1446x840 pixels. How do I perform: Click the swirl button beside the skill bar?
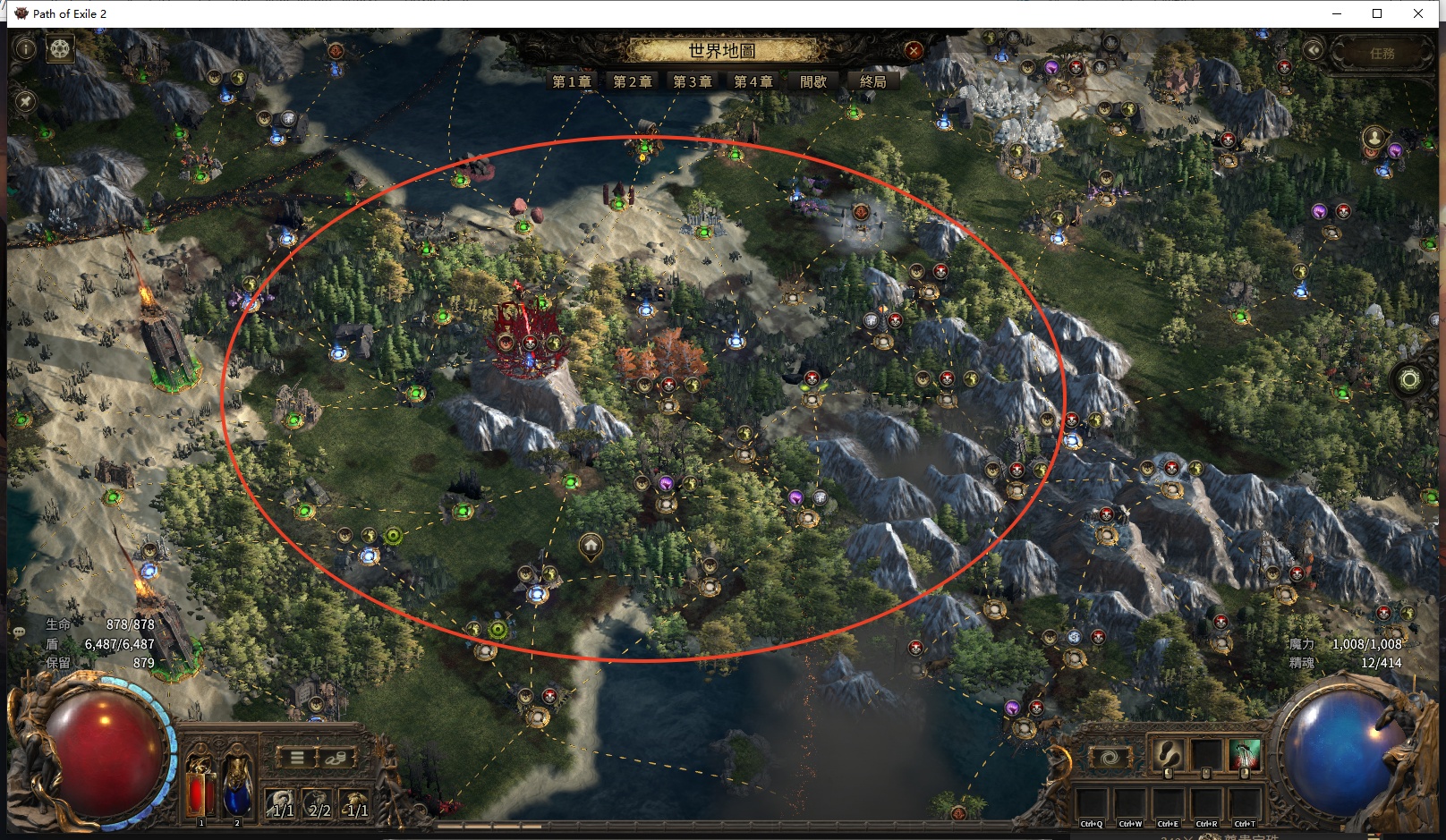pos(1109,758)
